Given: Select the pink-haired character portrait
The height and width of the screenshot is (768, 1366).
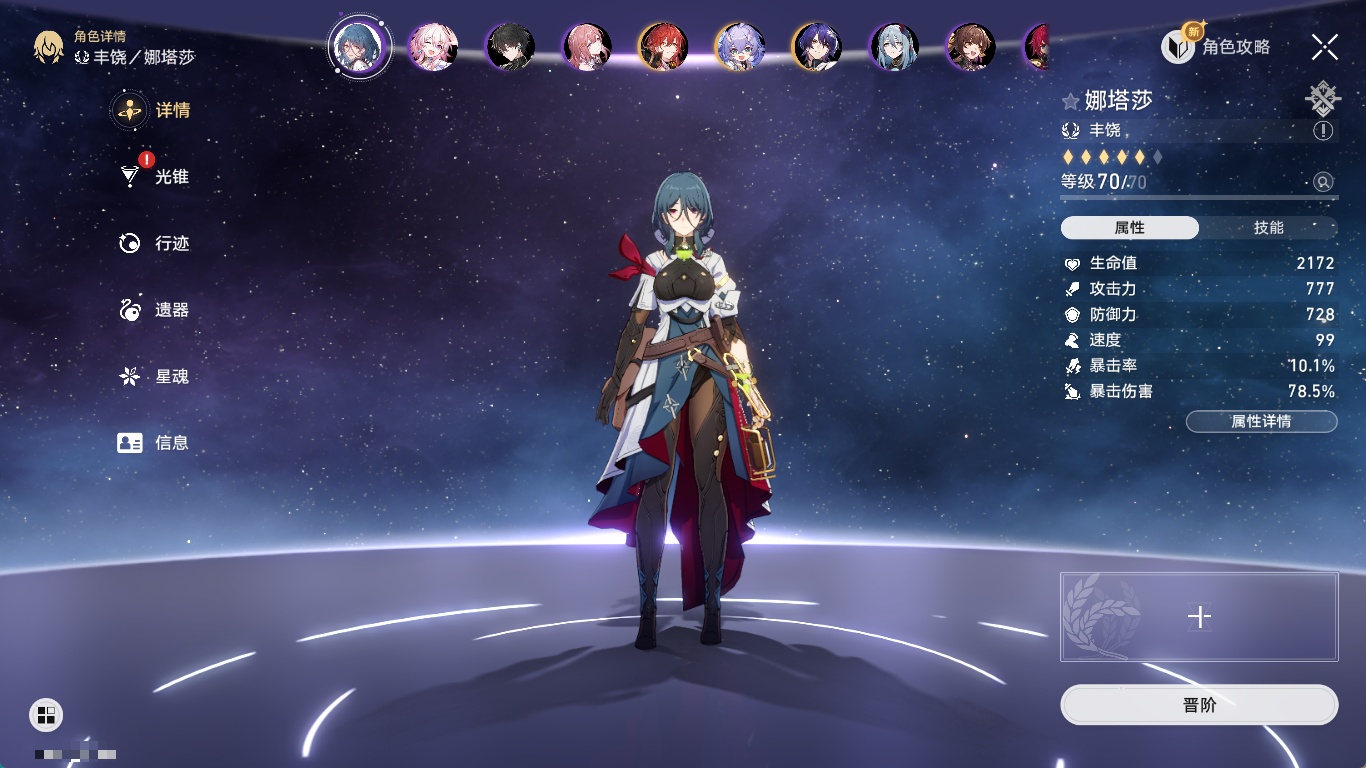Looking at the screenshot, I should pos(433,47).
